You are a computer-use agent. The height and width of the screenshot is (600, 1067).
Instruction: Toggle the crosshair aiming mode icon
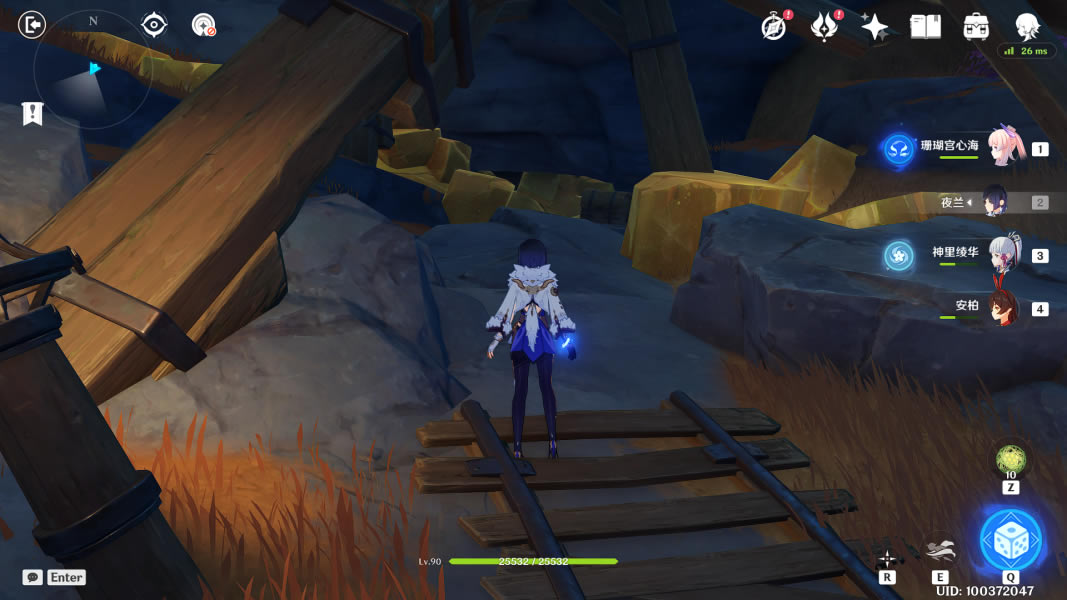(887, 558)
